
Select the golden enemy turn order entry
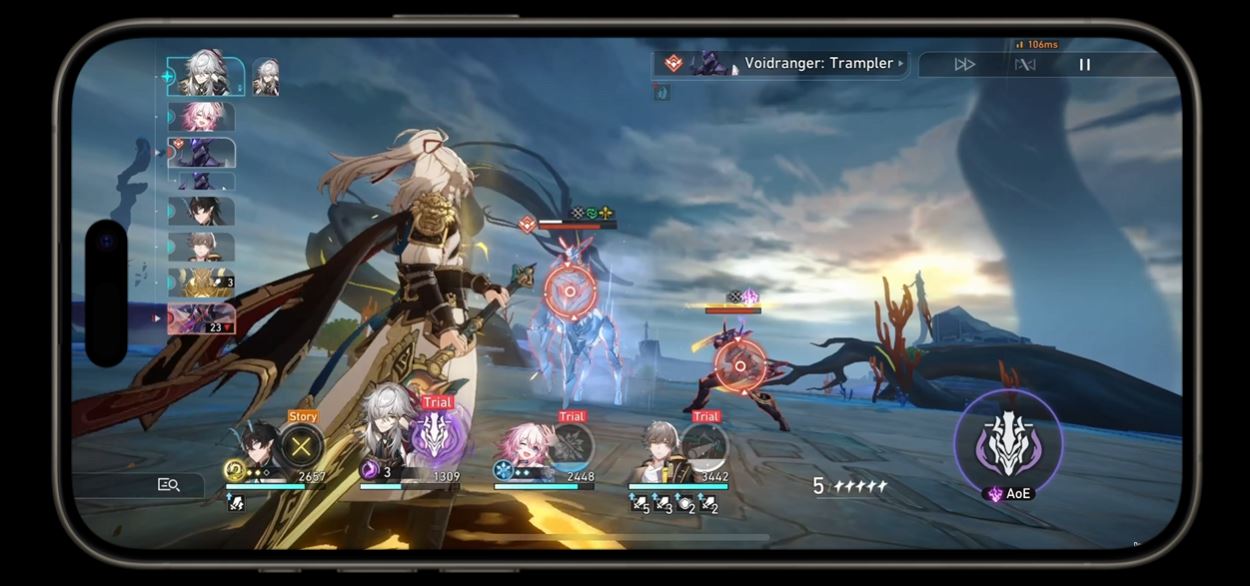pos(202,283)
